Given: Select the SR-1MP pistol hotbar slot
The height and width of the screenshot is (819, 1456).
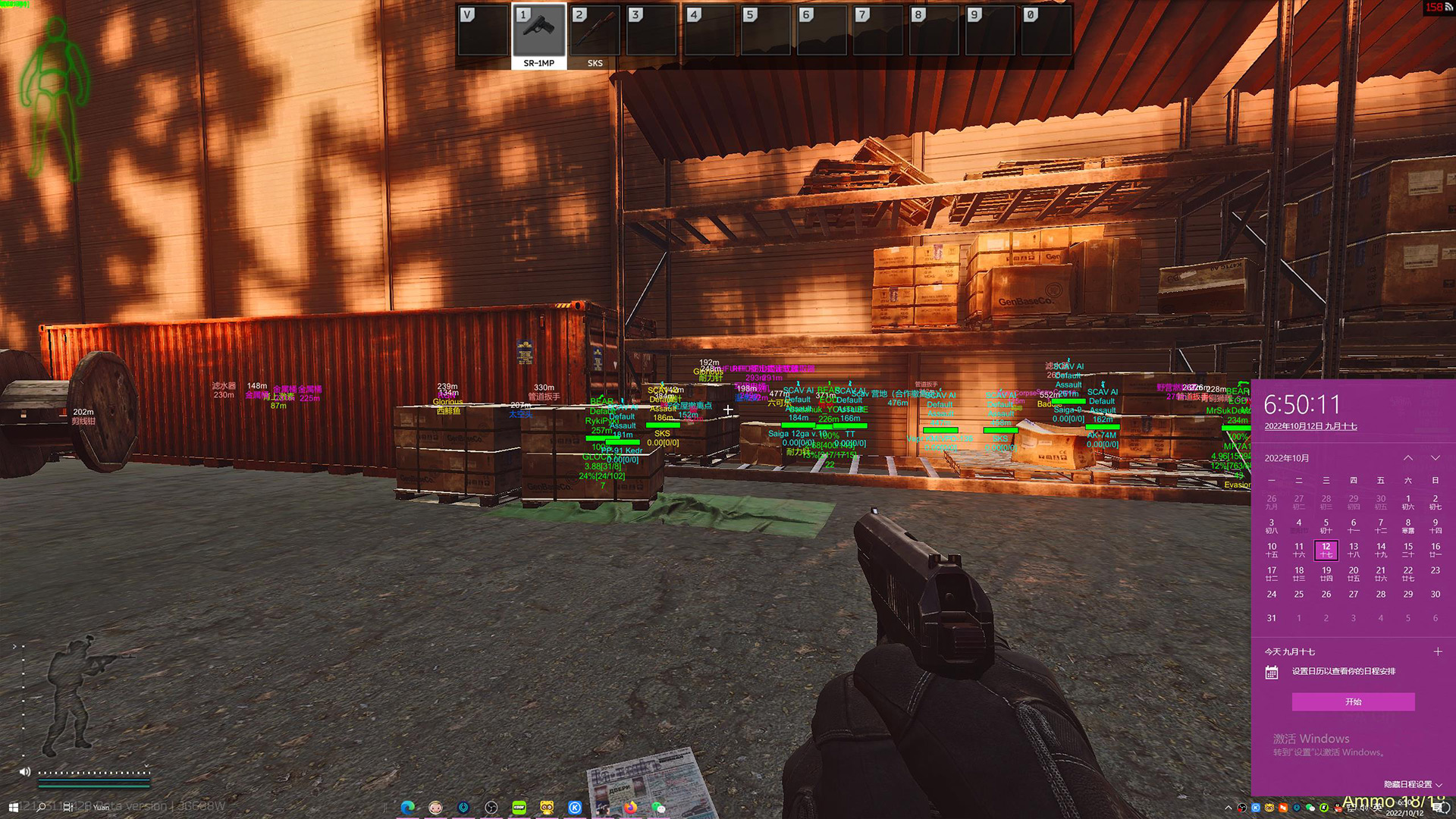Looking at the screenshot, I should [538, 34].
